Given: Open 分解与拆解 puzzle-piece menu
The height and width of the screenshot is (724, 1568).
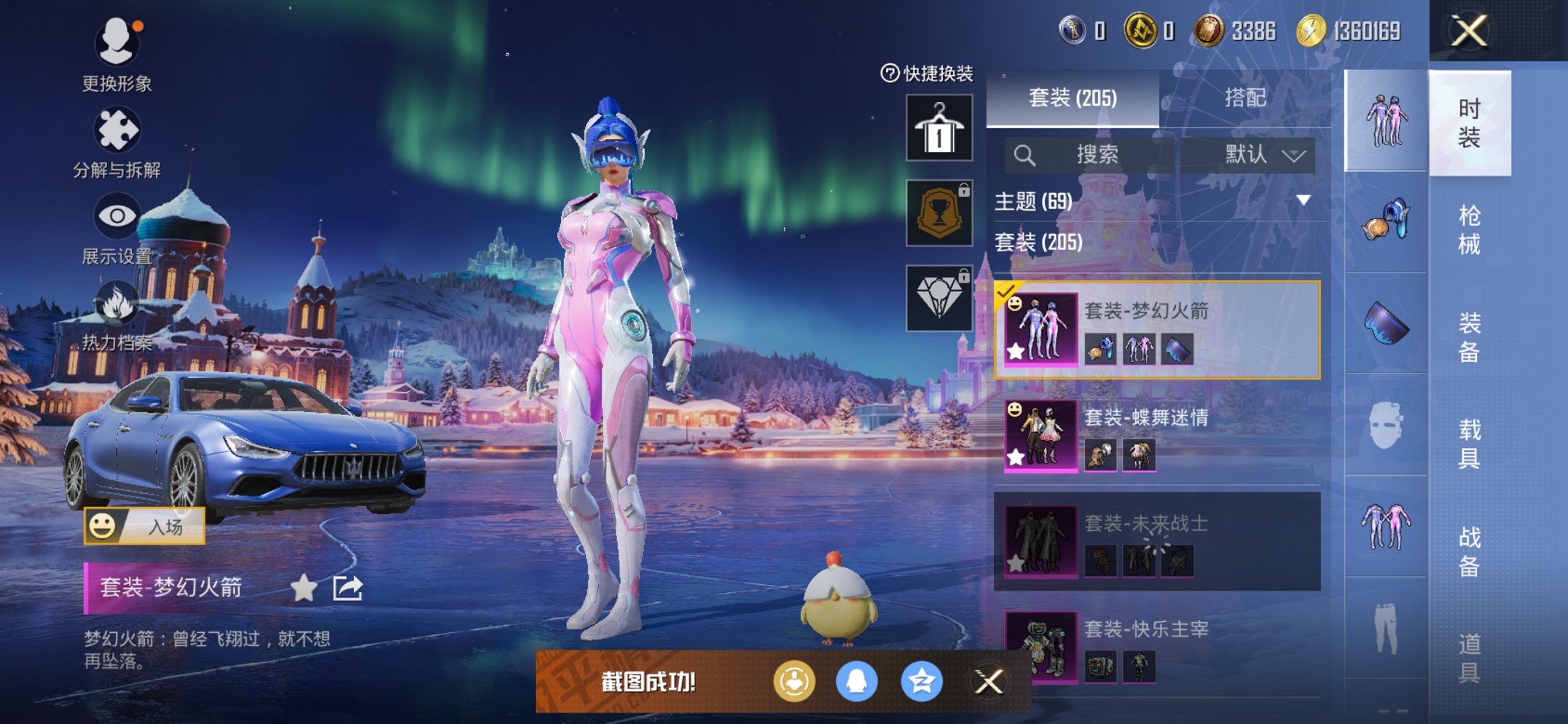Looking at the screenshot, I should point(117,131).
